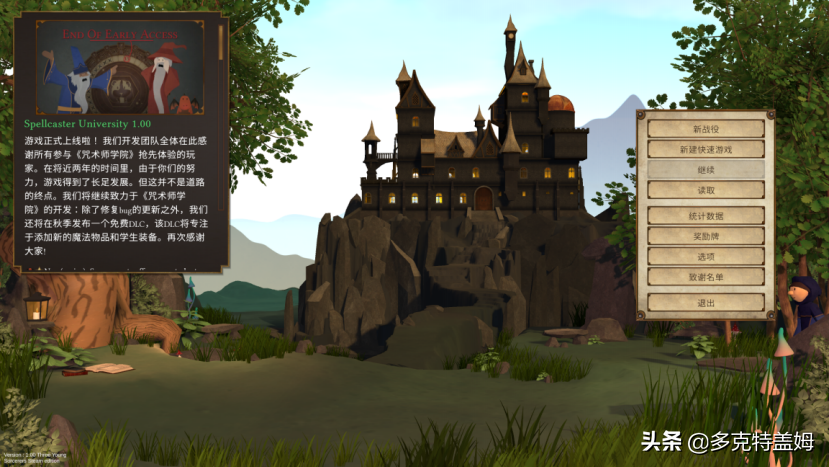Screen dimensions: 829x467
Task: Create a new quick game (新建快速游戏)
Action: (705, 149)
